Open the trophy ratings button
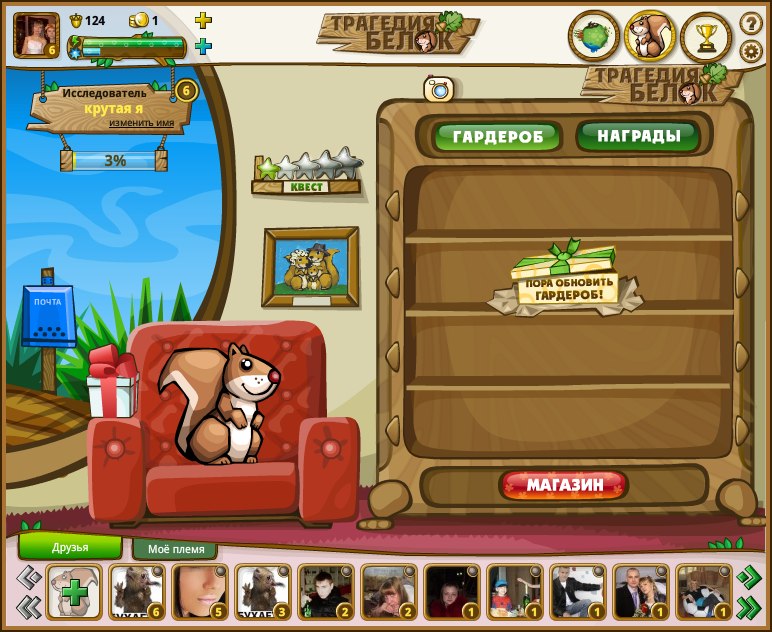This screenshot has width=772, height=632. [706, 38]
